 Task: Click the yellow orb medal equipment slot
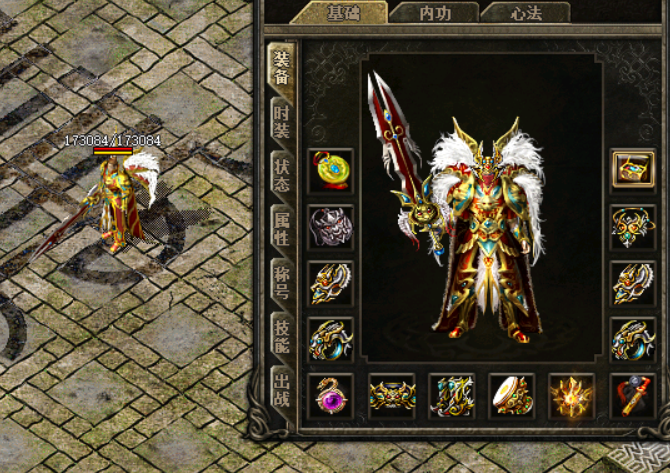(x=331, y=171)
